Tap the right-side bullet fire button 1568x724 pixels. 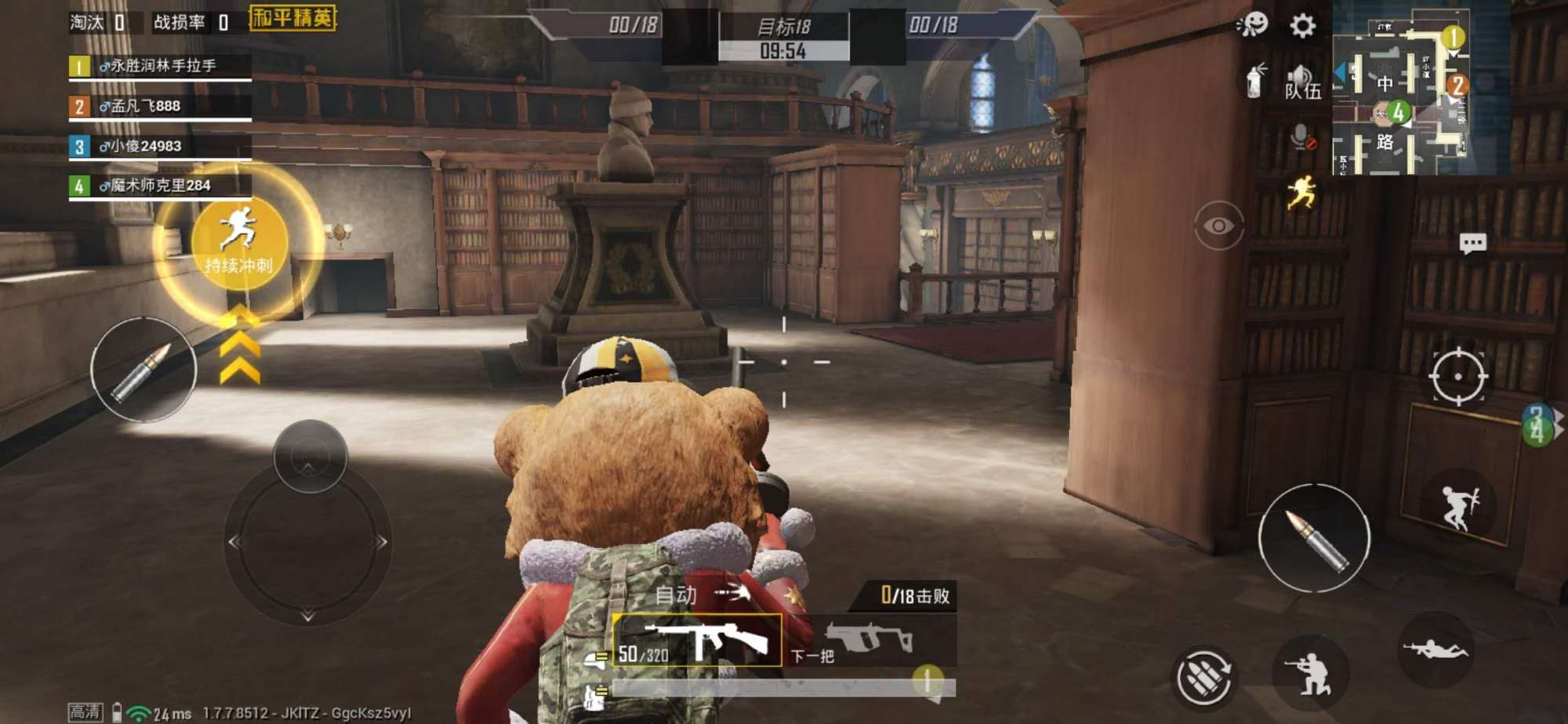click(x=1314, y=538)
